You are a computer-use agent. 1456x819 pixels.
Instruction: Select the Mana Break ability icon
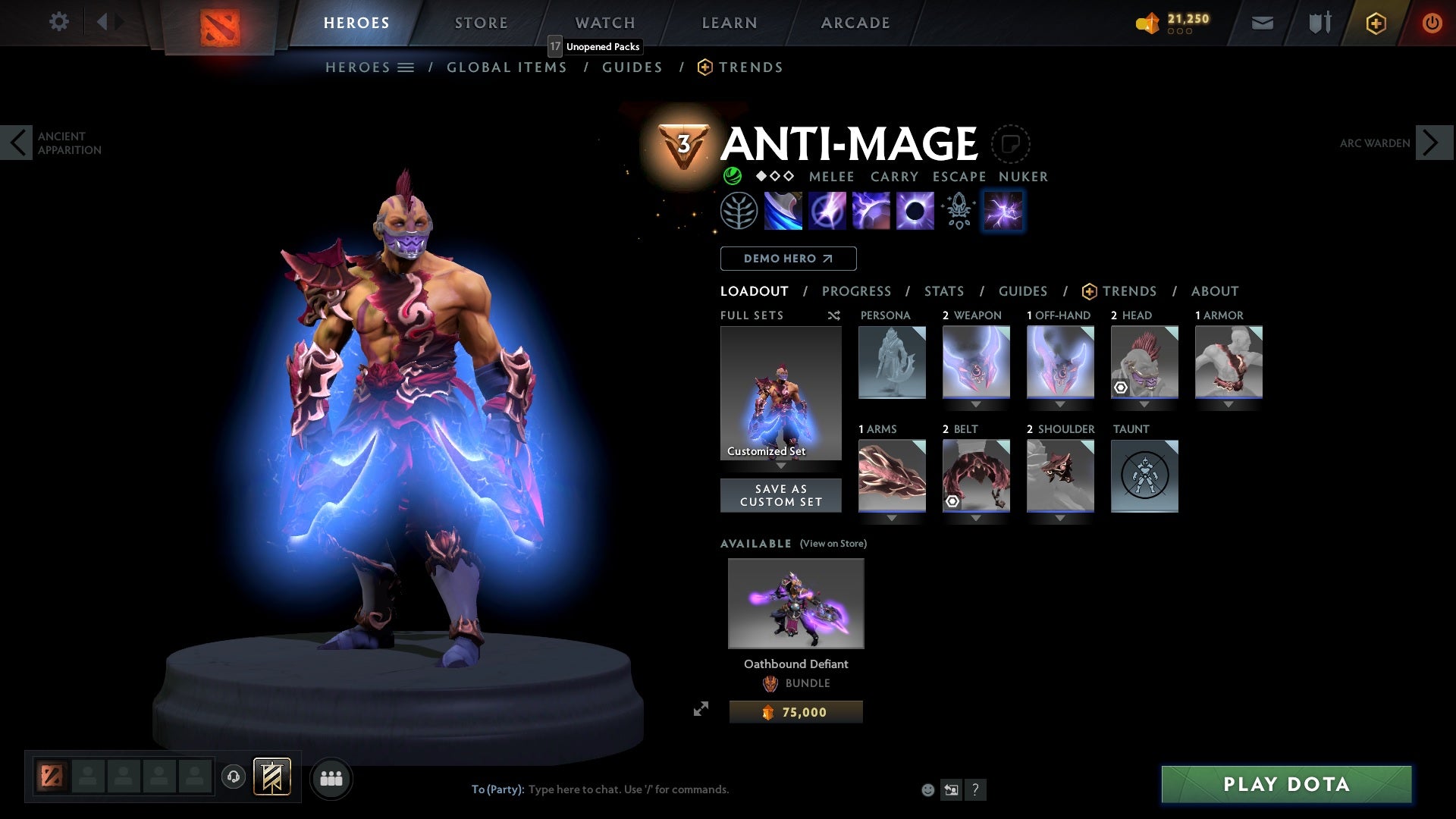tap(782, 210)
